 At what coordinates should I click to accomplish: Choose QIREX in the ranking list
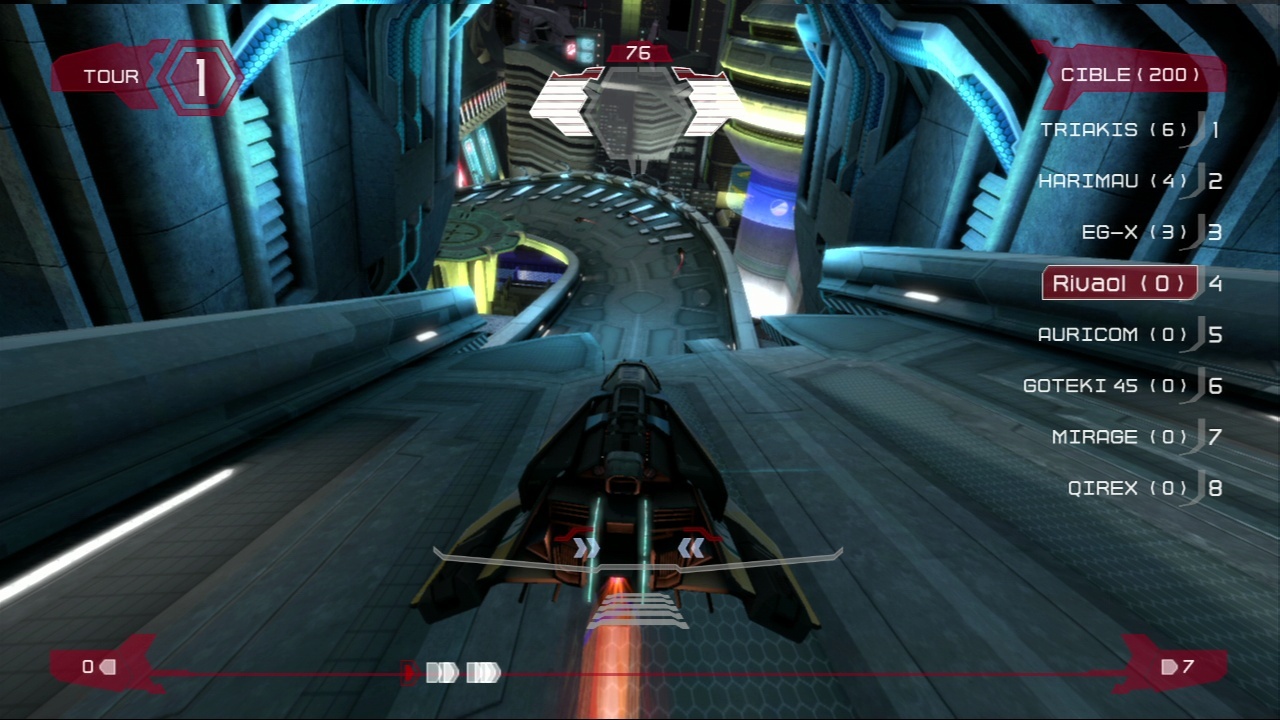pos(1128,488)
